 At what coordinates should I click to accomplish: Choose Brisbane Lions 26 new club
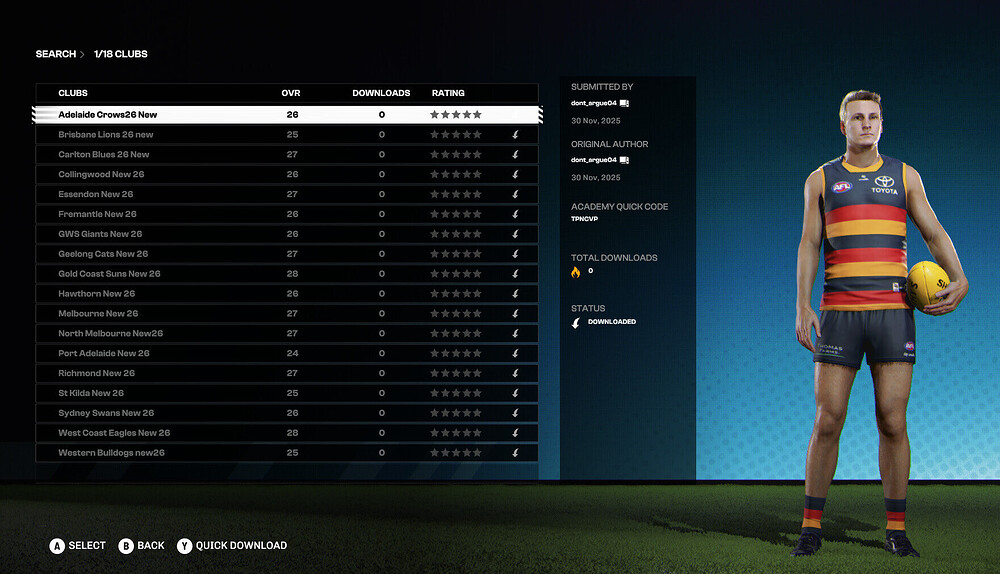point(106,135)
